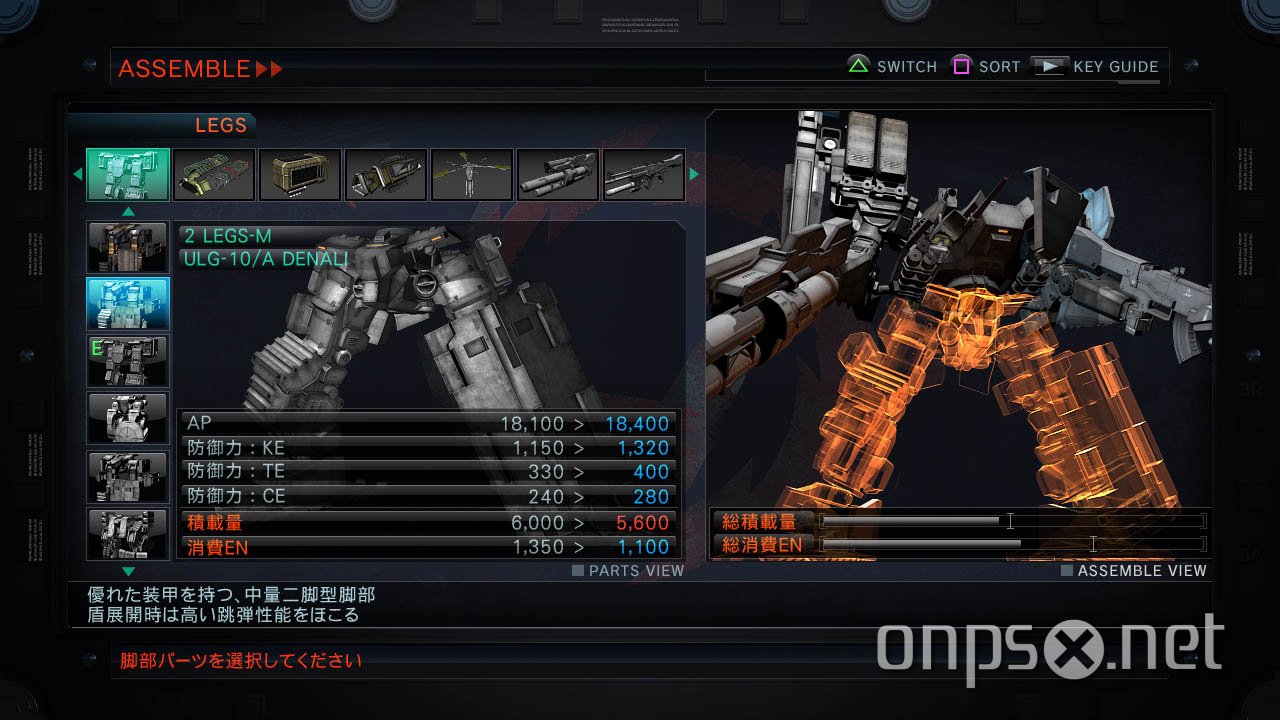The height and width of the screenshot is (720, 1280).
Task: Click the left arrow to browse previous categories
Action: coord(78,174)
